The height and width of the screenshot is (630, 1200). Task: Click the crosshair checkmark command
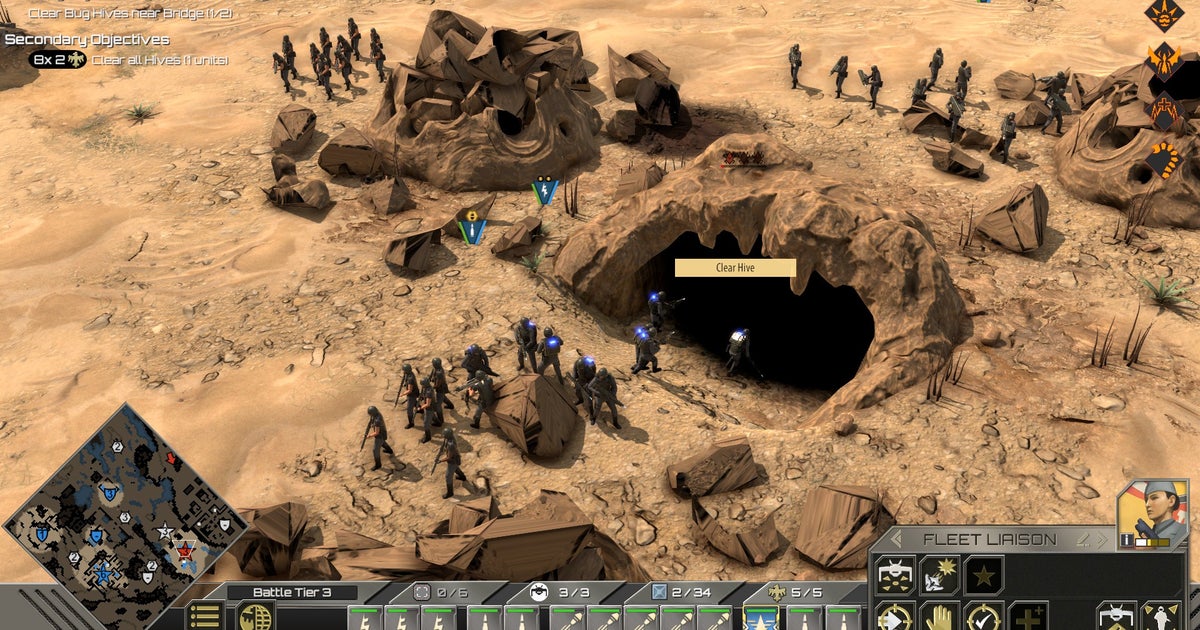pos(983,618)
